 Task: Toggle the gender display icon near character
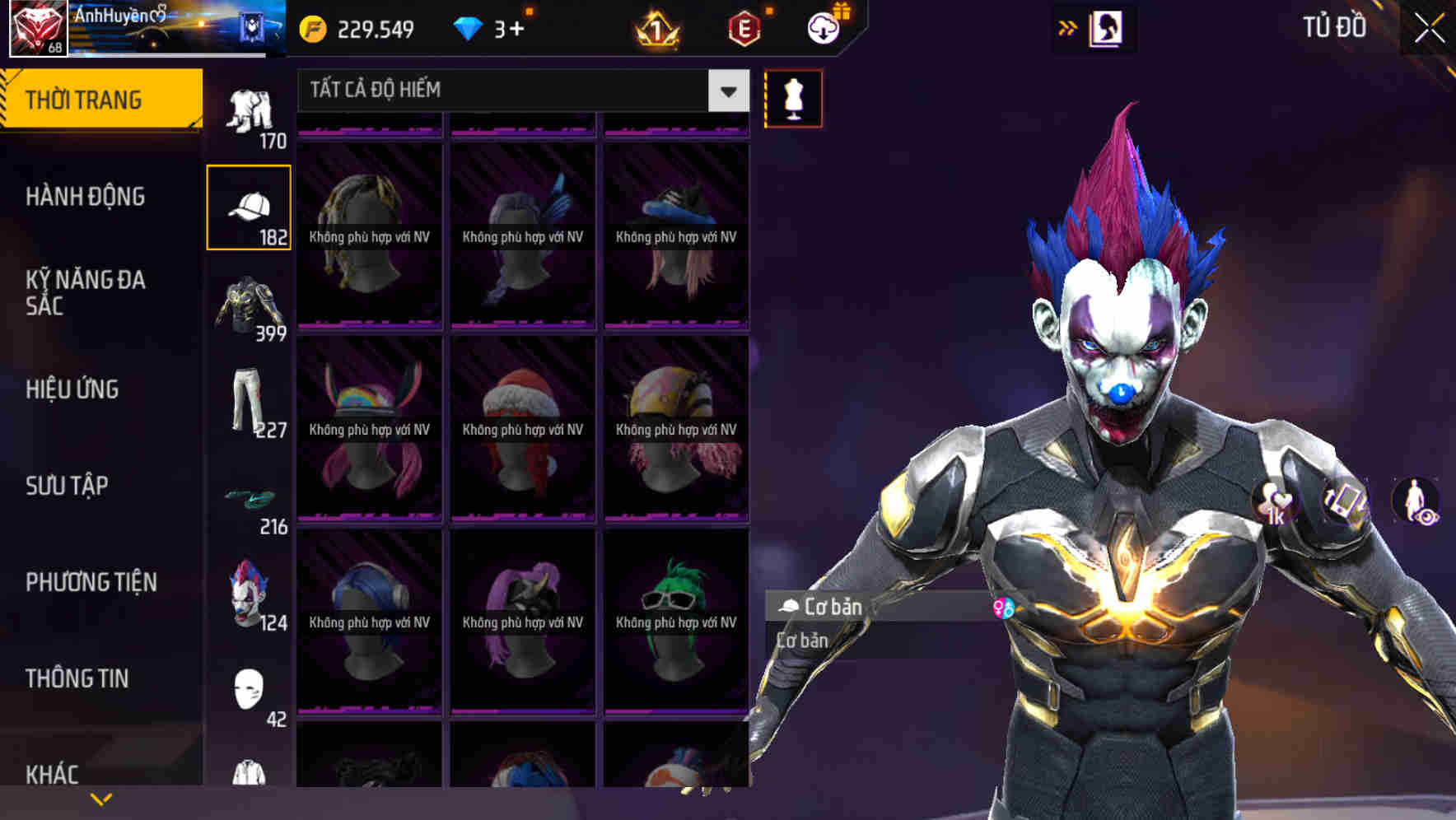(1004, 607)
